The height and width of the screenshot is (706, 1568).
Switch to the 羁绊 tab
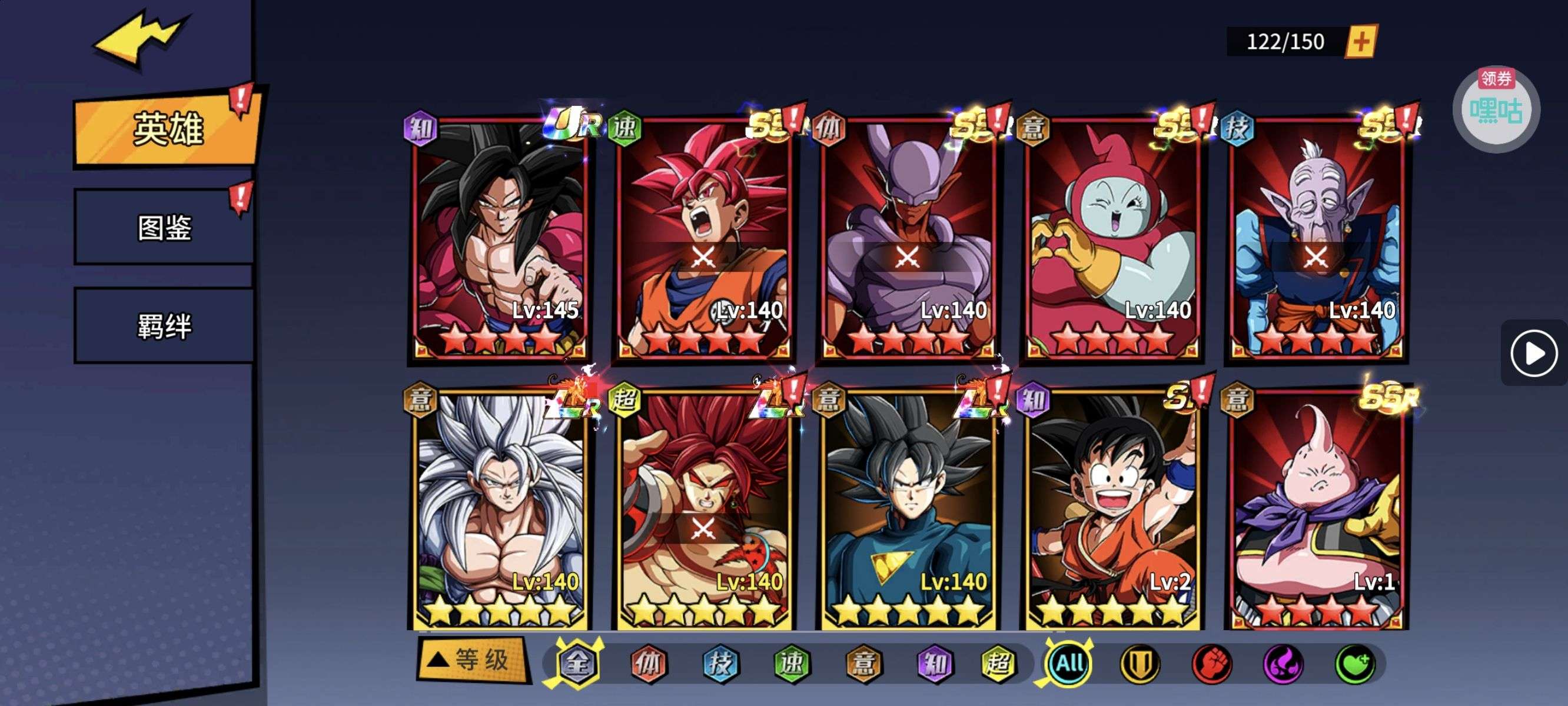click(164, 325)
